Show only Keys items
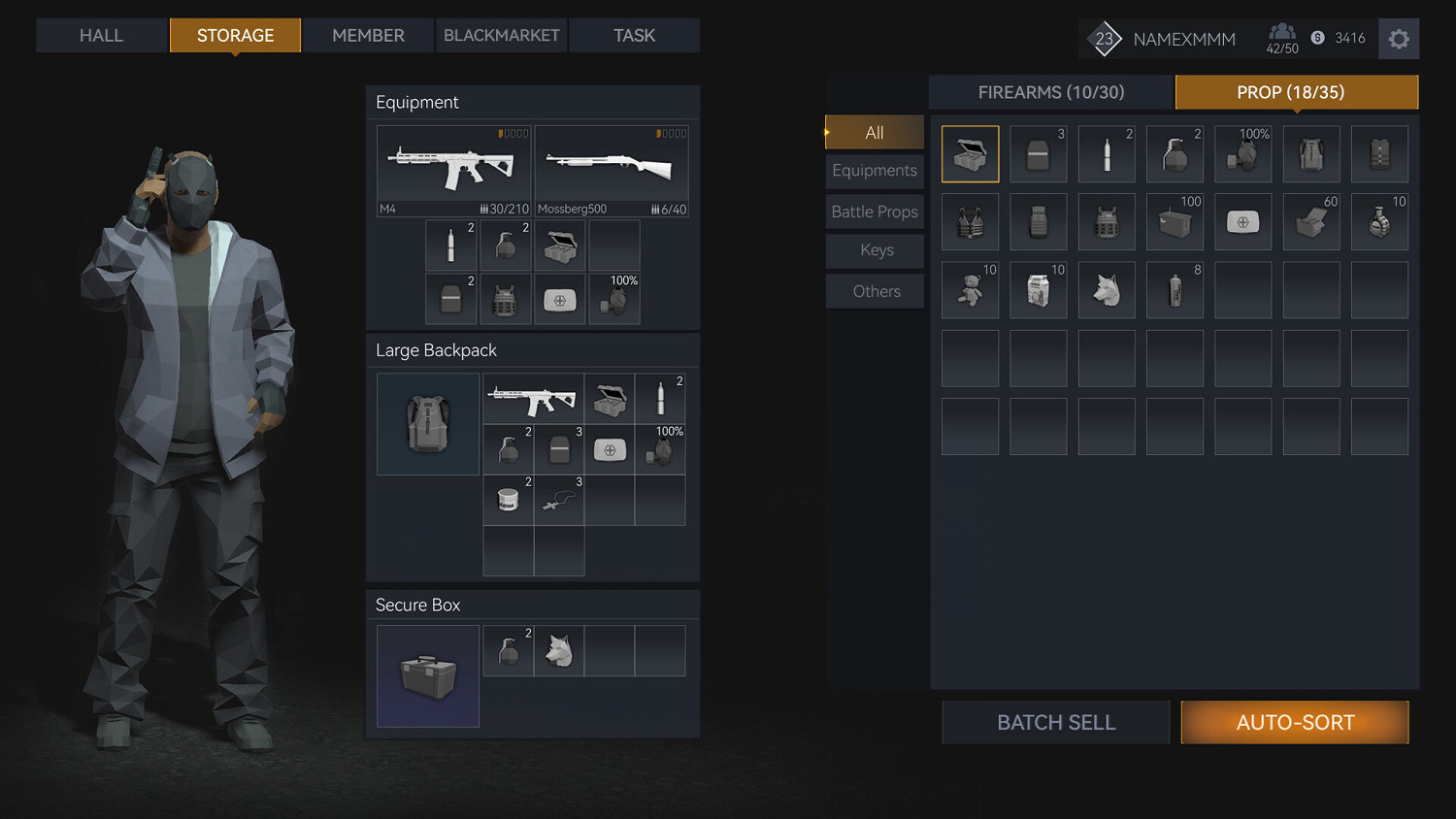Image resolution: width=1456 pixels, height=819 pixels. click(x=874, y=250)
